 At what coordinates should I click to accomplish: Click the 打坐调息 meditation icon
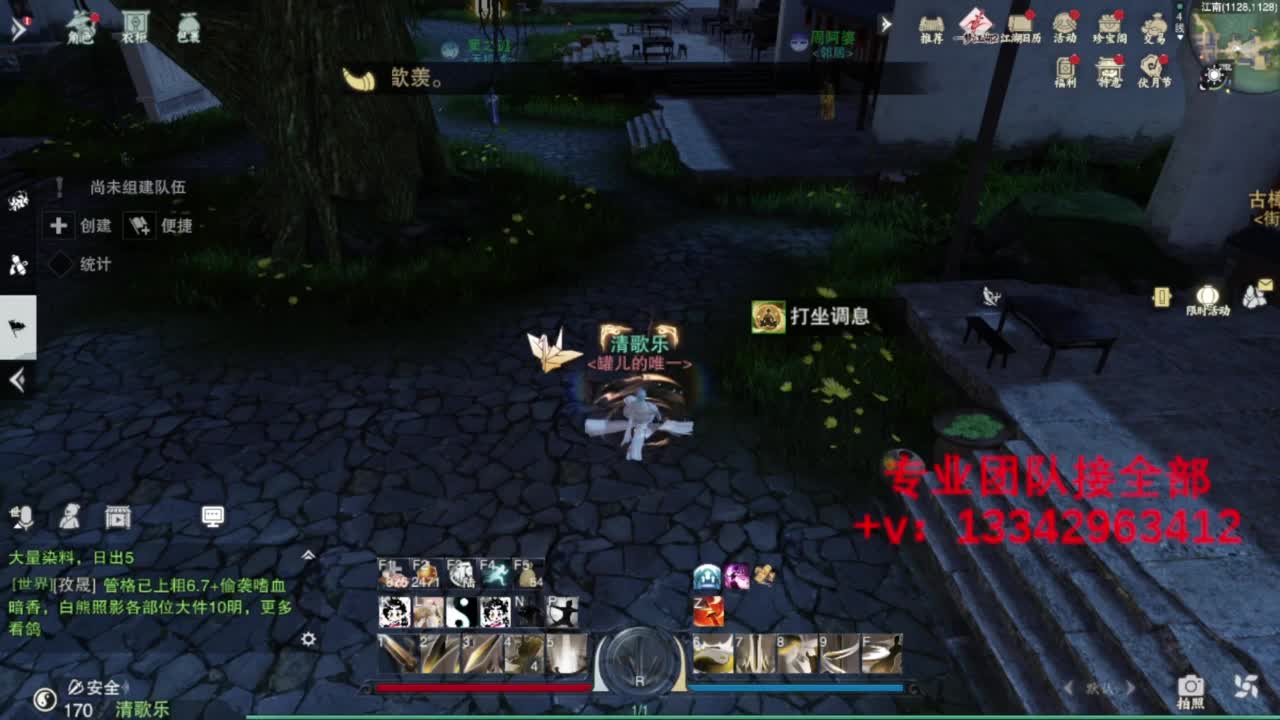766,313
